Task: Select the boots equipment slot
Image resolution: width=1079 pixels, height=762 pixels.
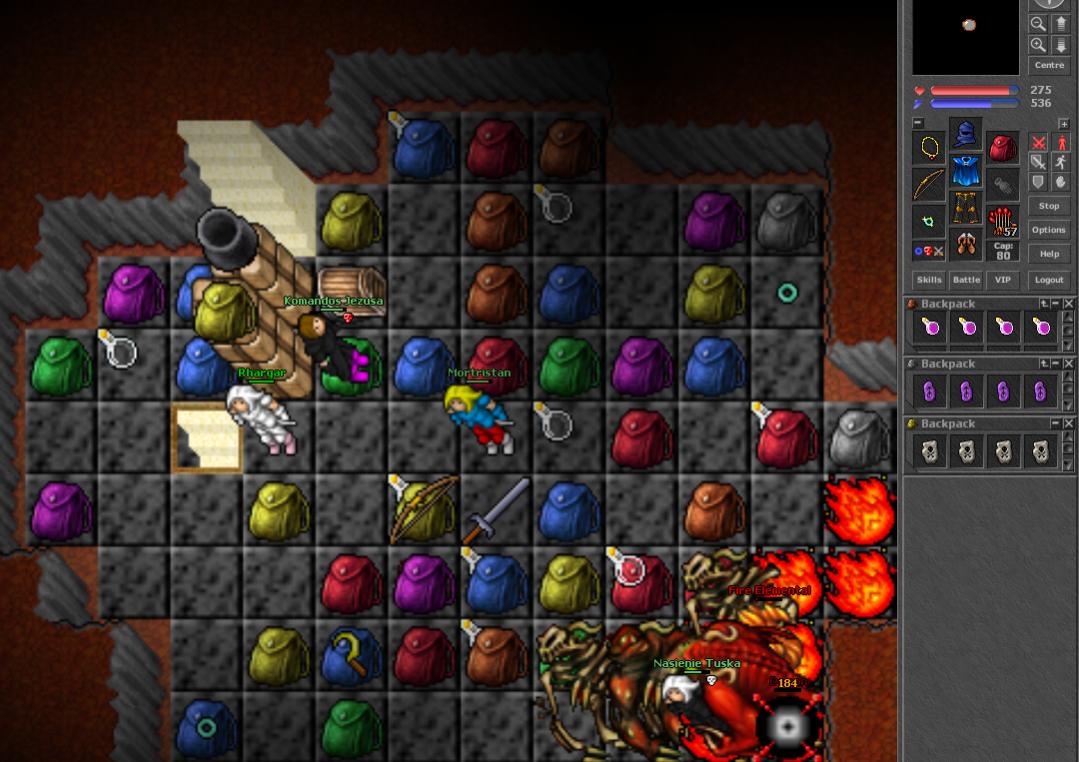Action: tap(965, 244)
